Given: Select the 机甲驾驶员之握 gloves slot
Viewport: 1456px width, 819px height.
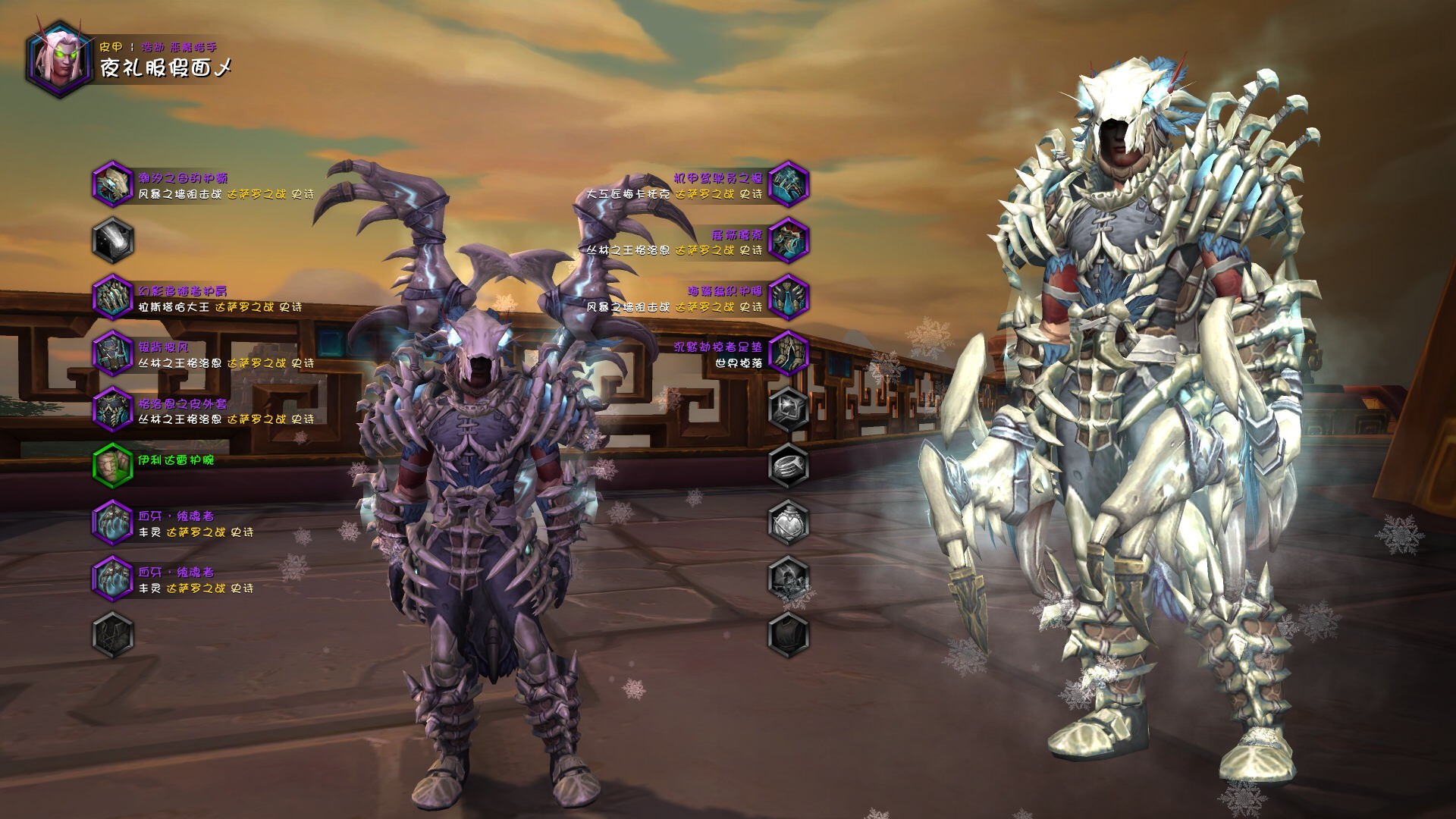Looking at the screenshot, I should tap(788, 184).
